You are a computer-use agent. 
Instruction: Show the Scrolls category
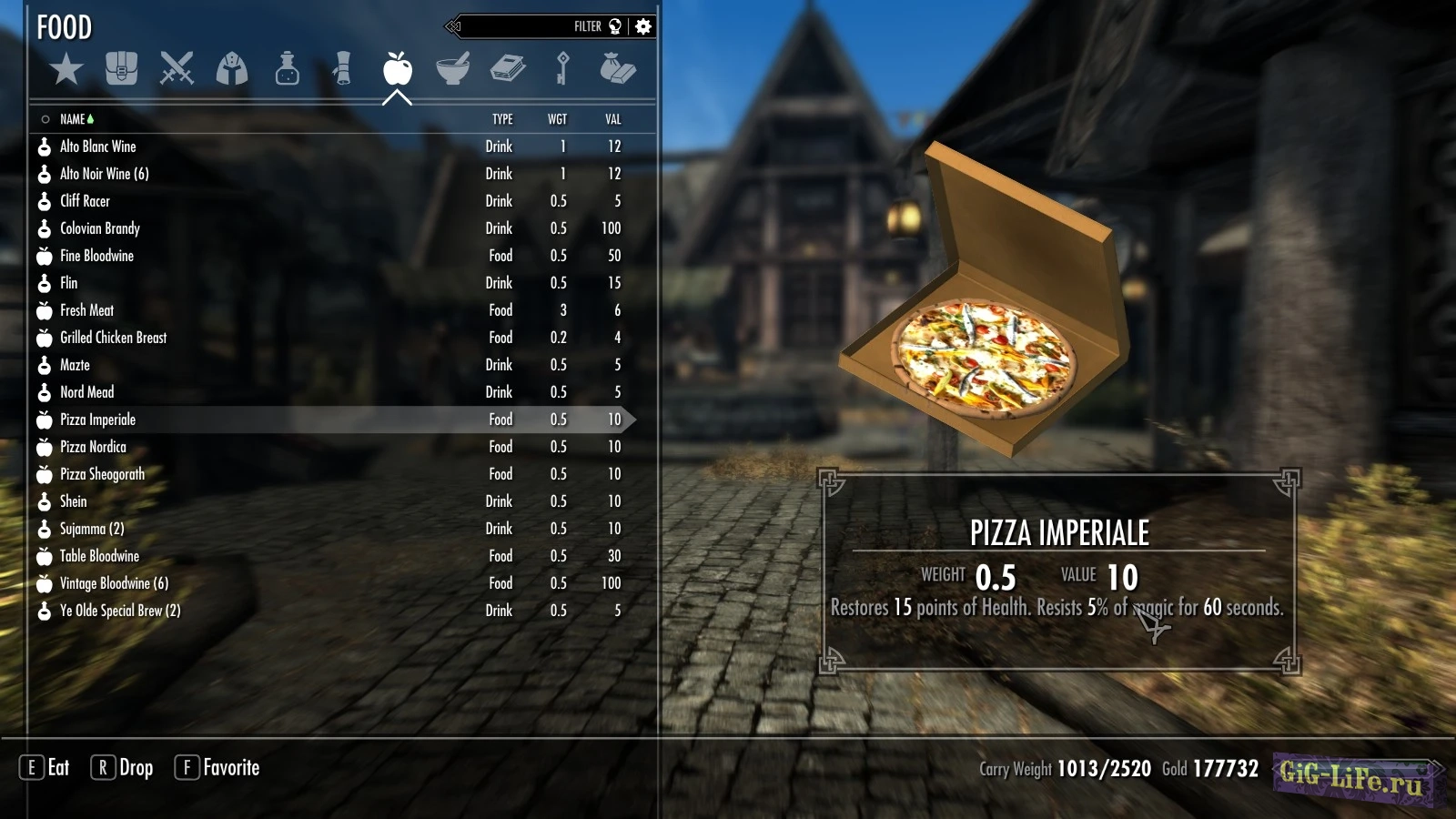[x=342, y=69]
